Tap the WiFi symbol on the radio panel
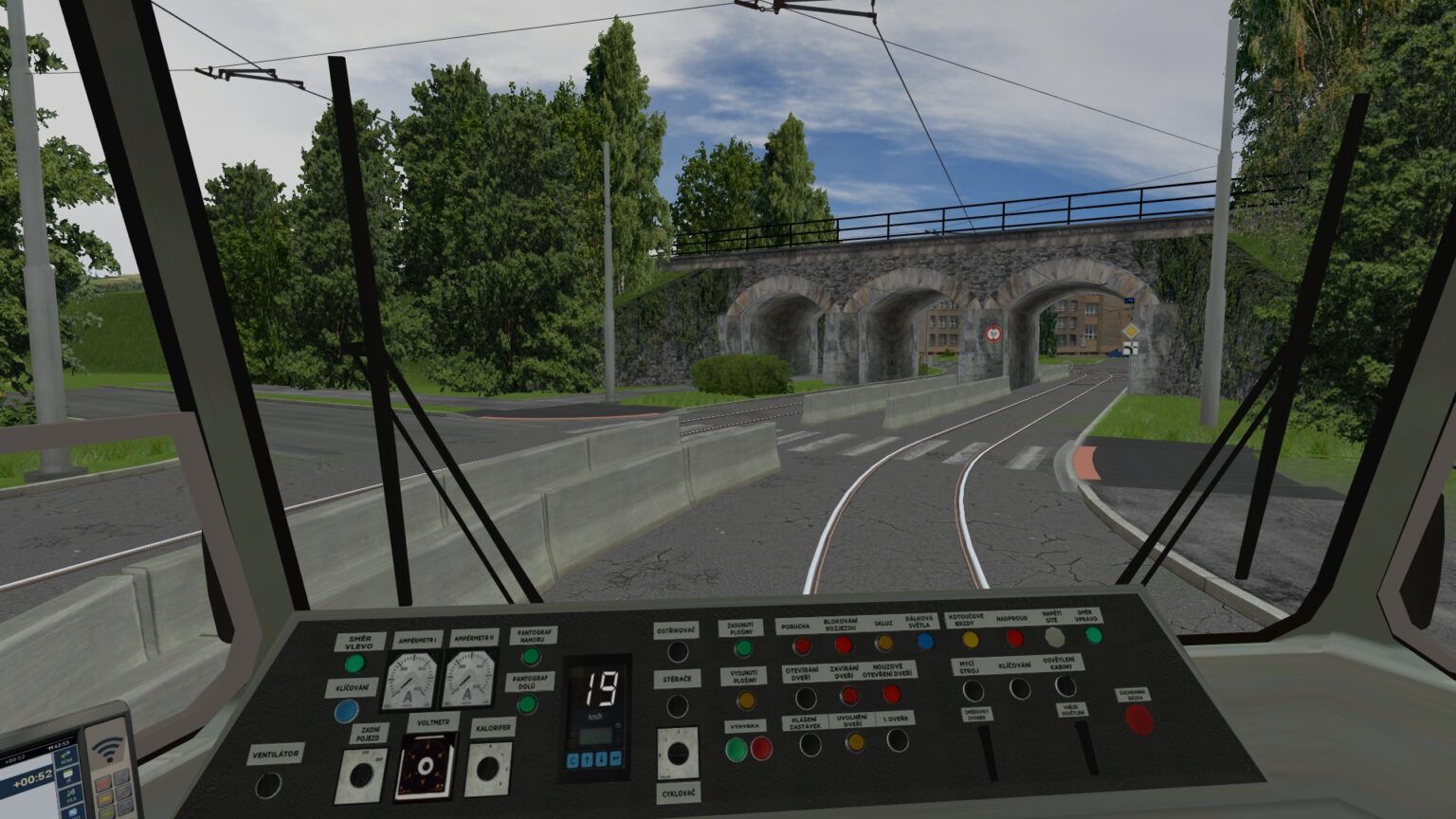This screenshot has height=819, width=1456. coord(106,749)
